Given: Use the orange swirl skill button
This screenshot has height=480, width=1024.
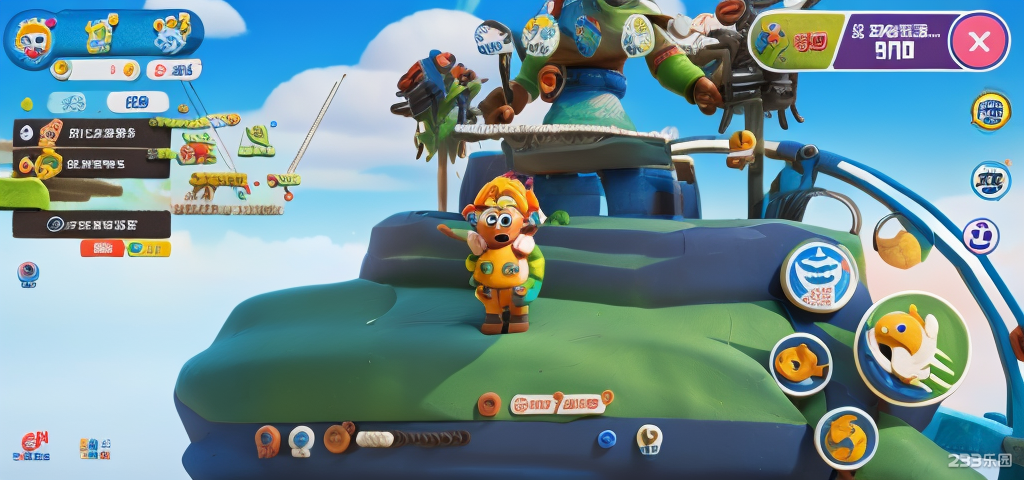Looking at the screenshot, I should click(x=846, y=438).
